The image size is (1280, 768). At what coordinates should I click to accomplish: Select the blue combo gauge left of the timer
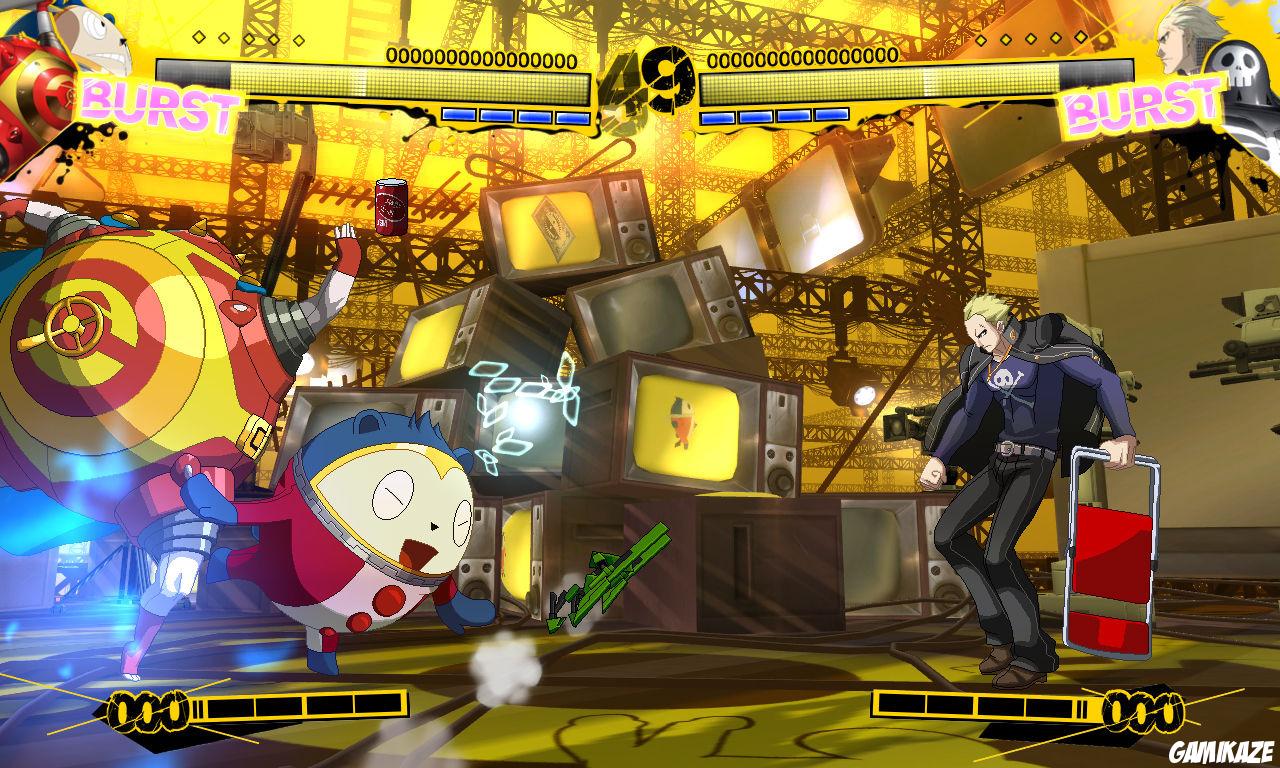[x=515, y=113]
